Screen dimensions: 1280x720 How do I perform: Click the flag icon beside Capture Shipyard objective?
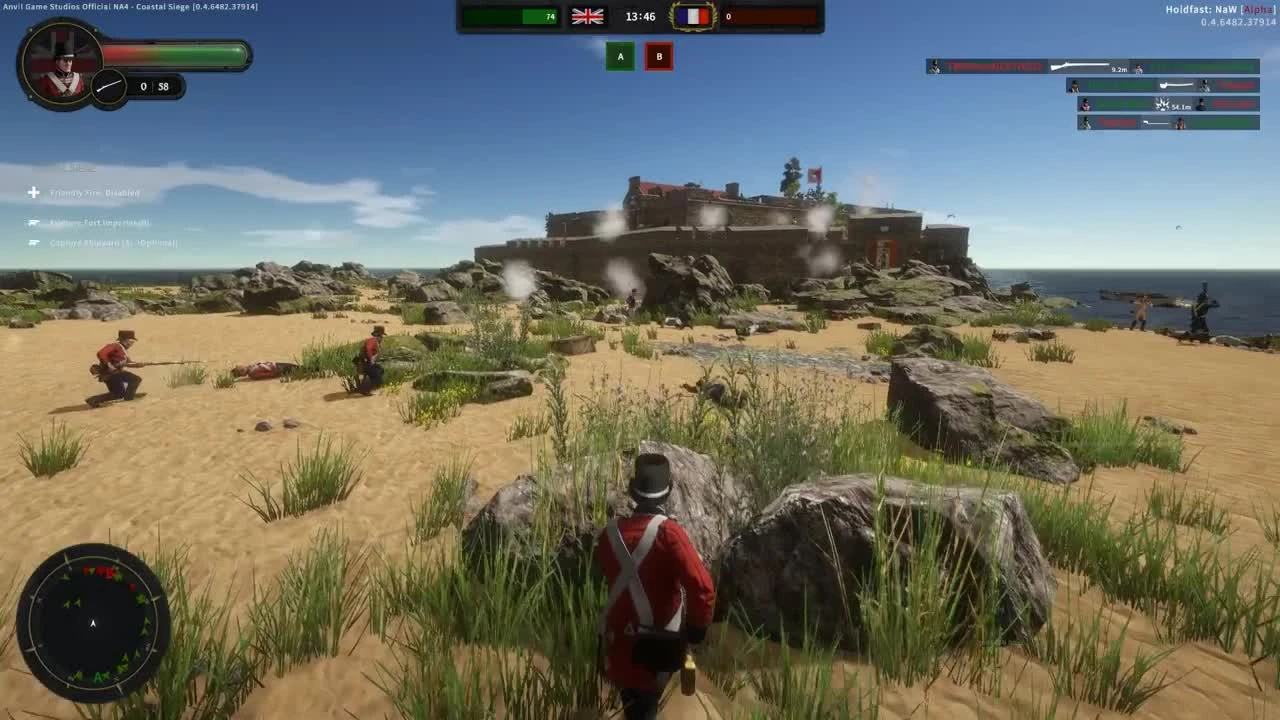point(33,243)
